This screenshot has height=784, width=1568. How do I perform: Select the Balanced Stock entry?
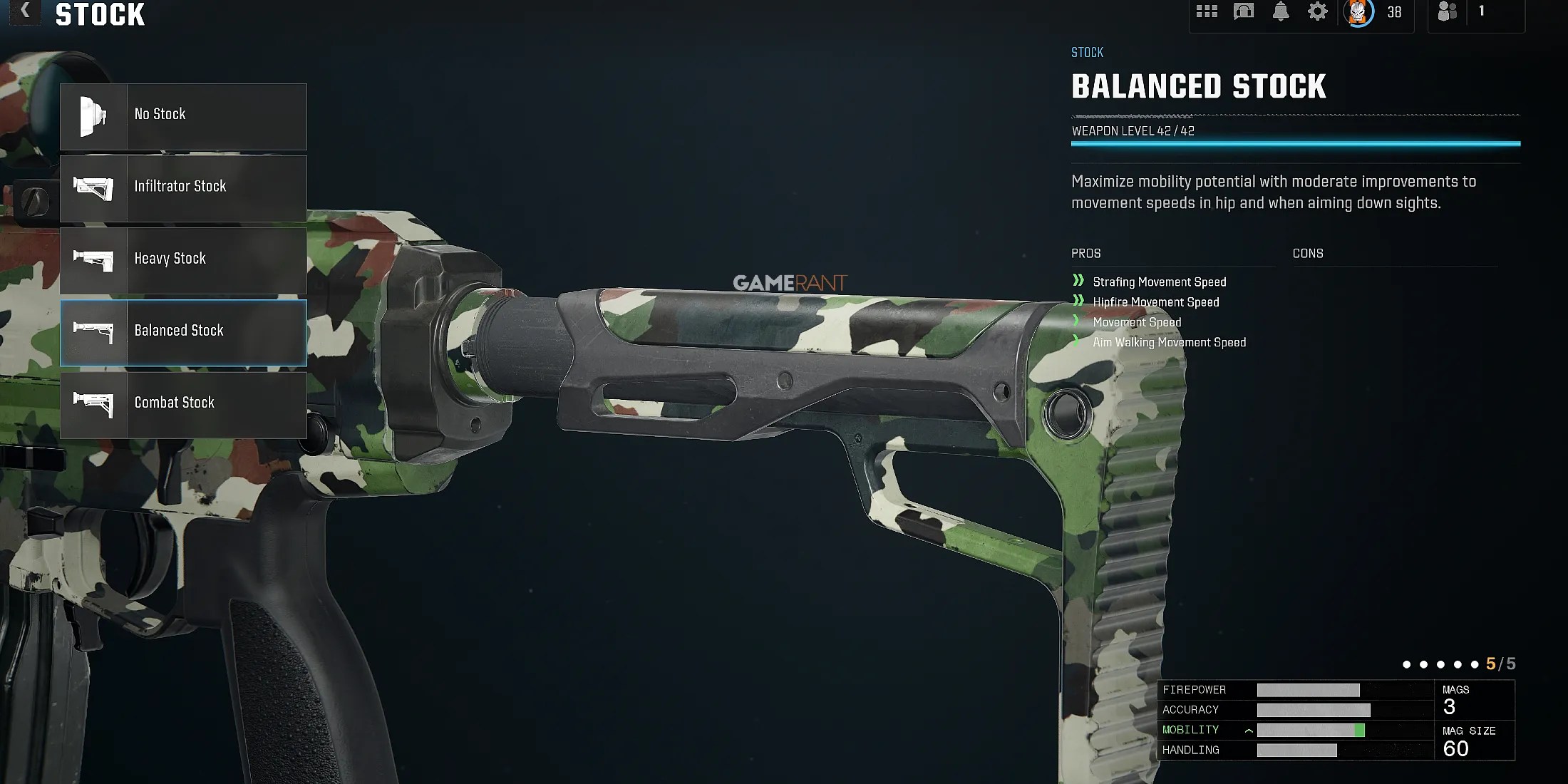tap(183, 332)
